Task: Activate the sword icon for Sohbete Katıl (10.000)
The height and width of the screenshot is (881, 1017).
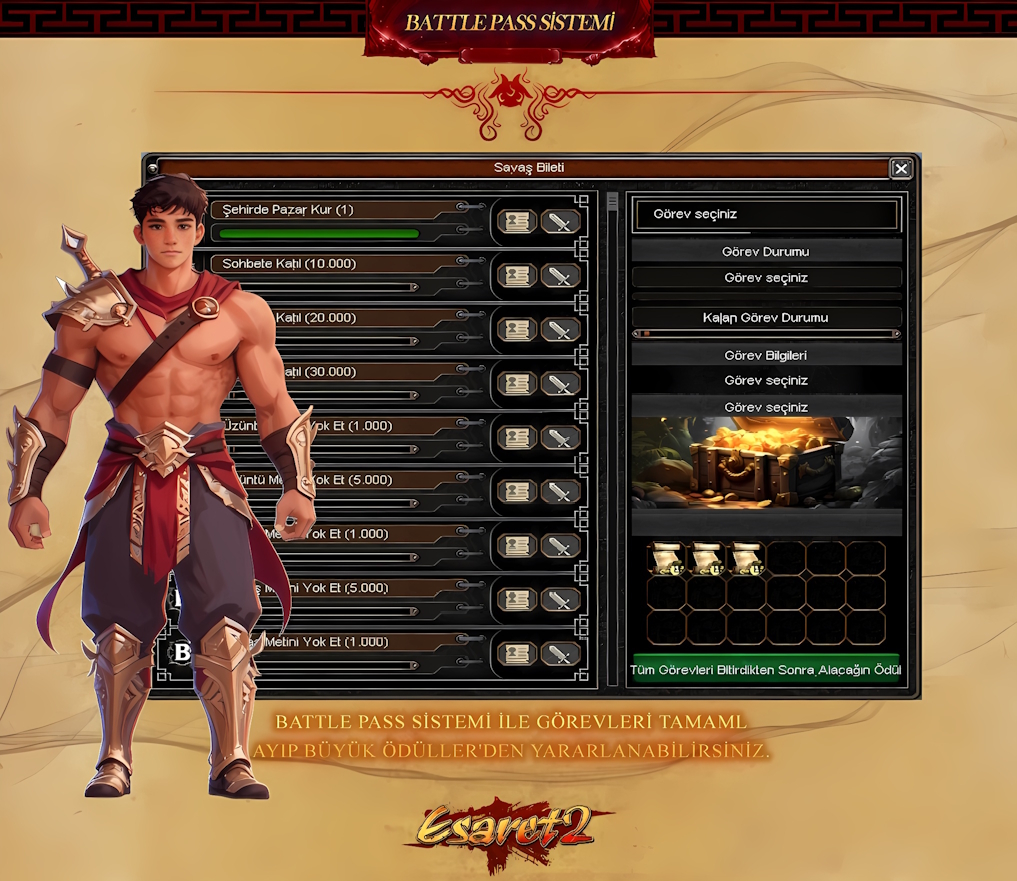Action: click(x=561, y=276)
